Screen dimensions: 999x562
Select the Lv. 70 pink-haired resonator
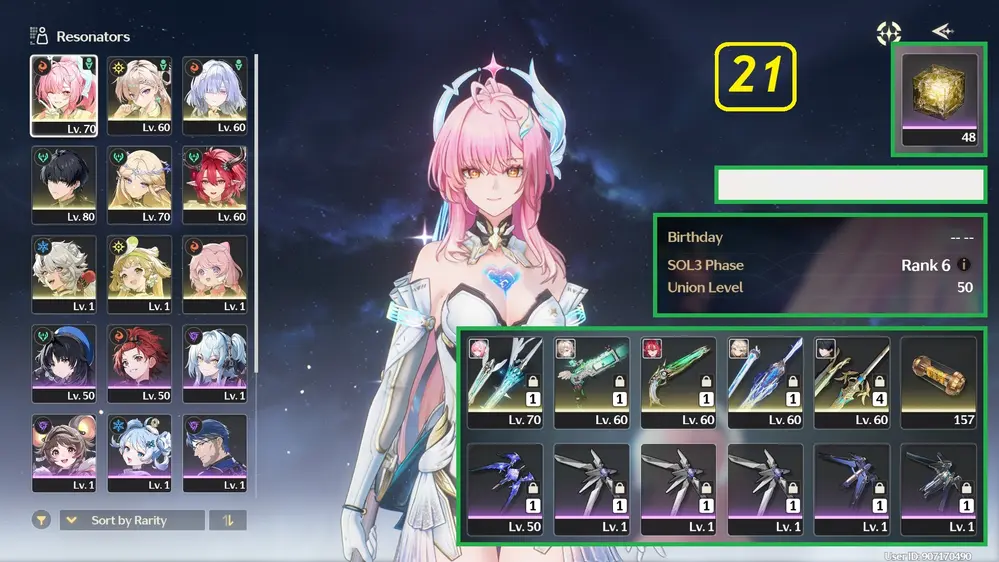pos(64,95)
